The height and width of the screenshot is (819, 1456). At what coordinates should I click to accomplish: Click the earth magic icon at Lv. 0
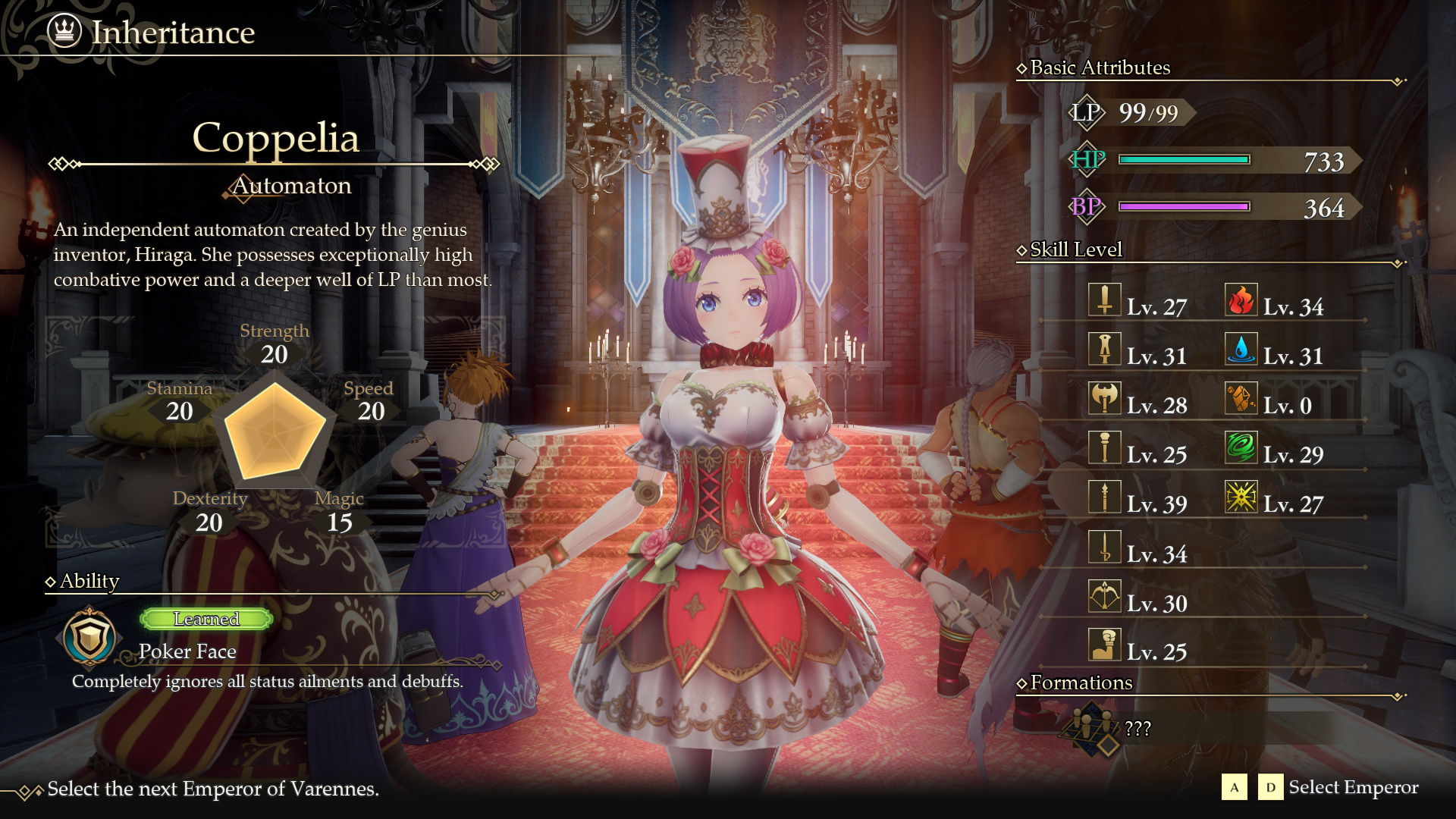click(x=1241, y=399)
